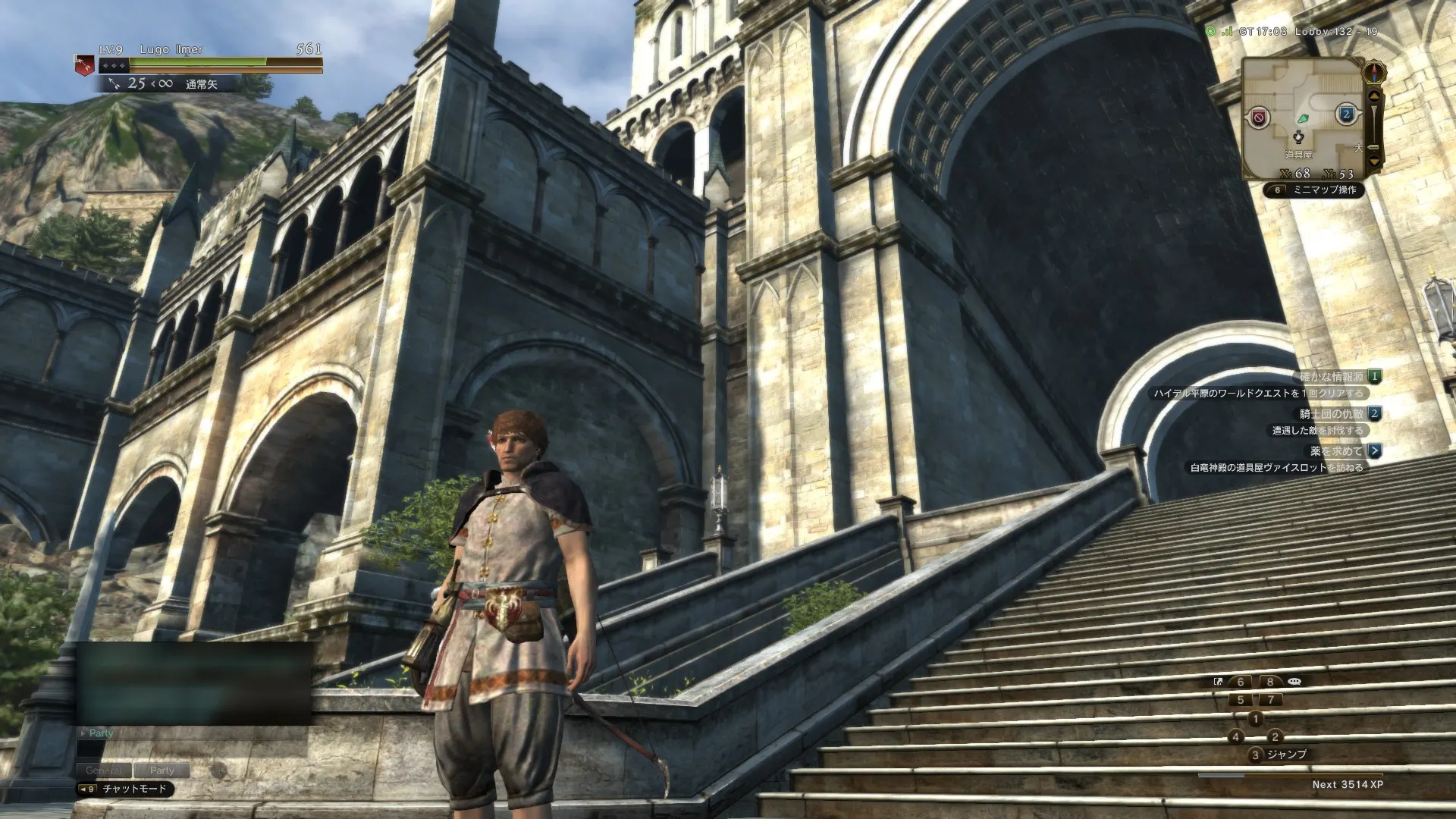
Task: Click the vase-shaped 道具屋 shop icon on minimap
Action: coord(1298,136)
